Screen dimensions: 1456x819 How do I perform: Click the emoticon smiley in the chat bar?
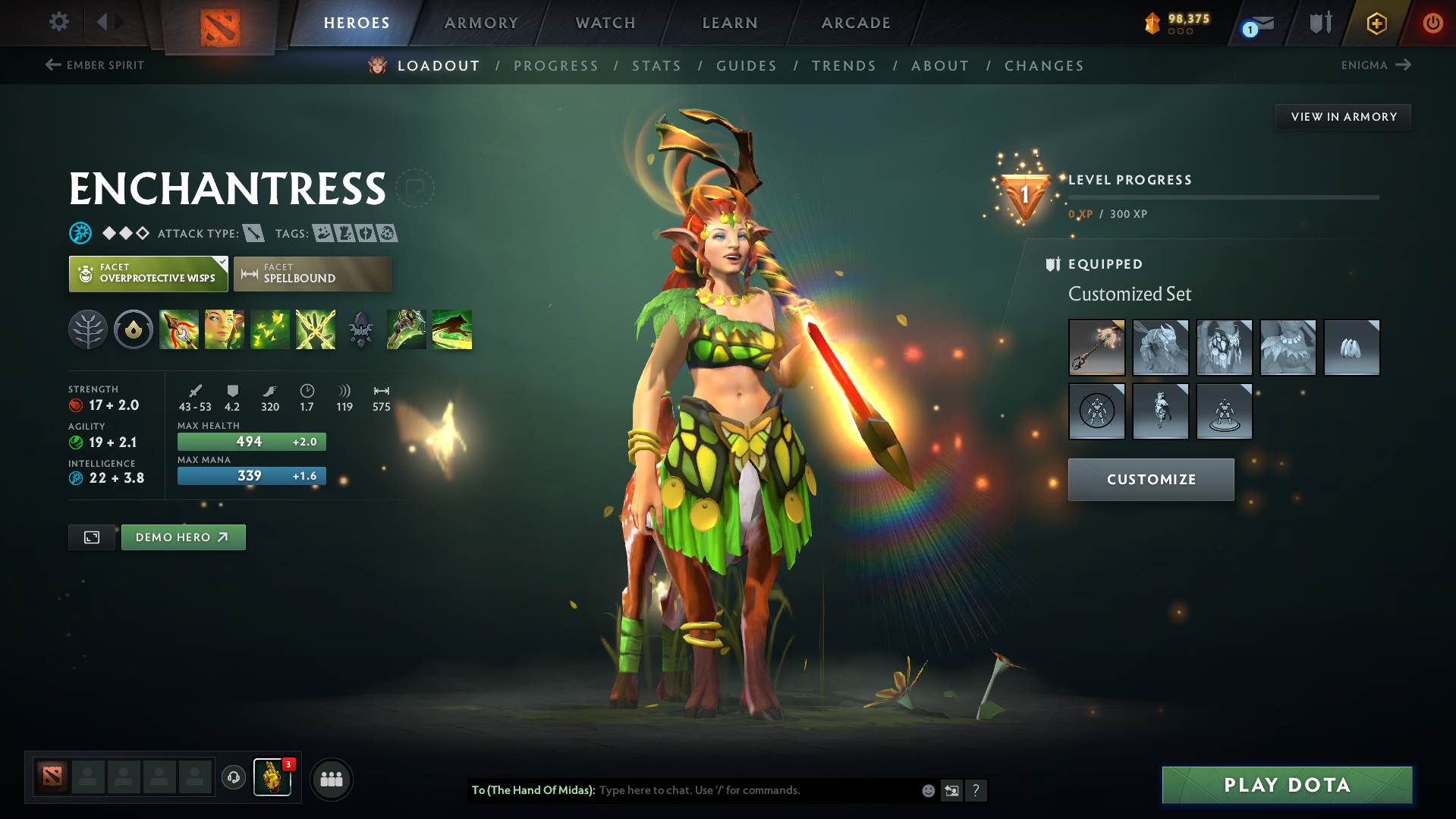click(927, 789)
